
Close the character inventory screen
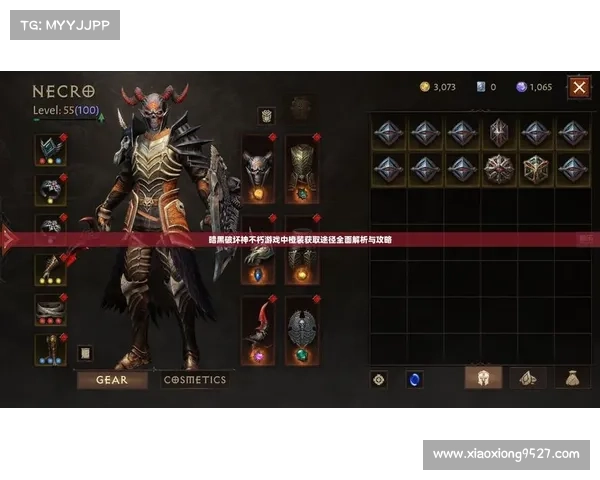pyautogui.click(x=579, y=87)
